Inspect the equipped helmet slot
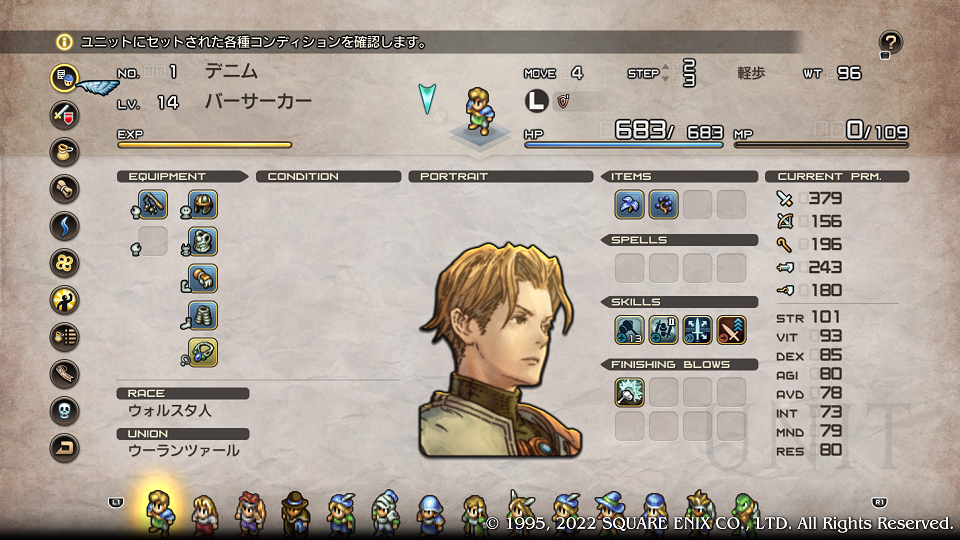This screenshot has height=540, width=960. click(x=203, y=205)
